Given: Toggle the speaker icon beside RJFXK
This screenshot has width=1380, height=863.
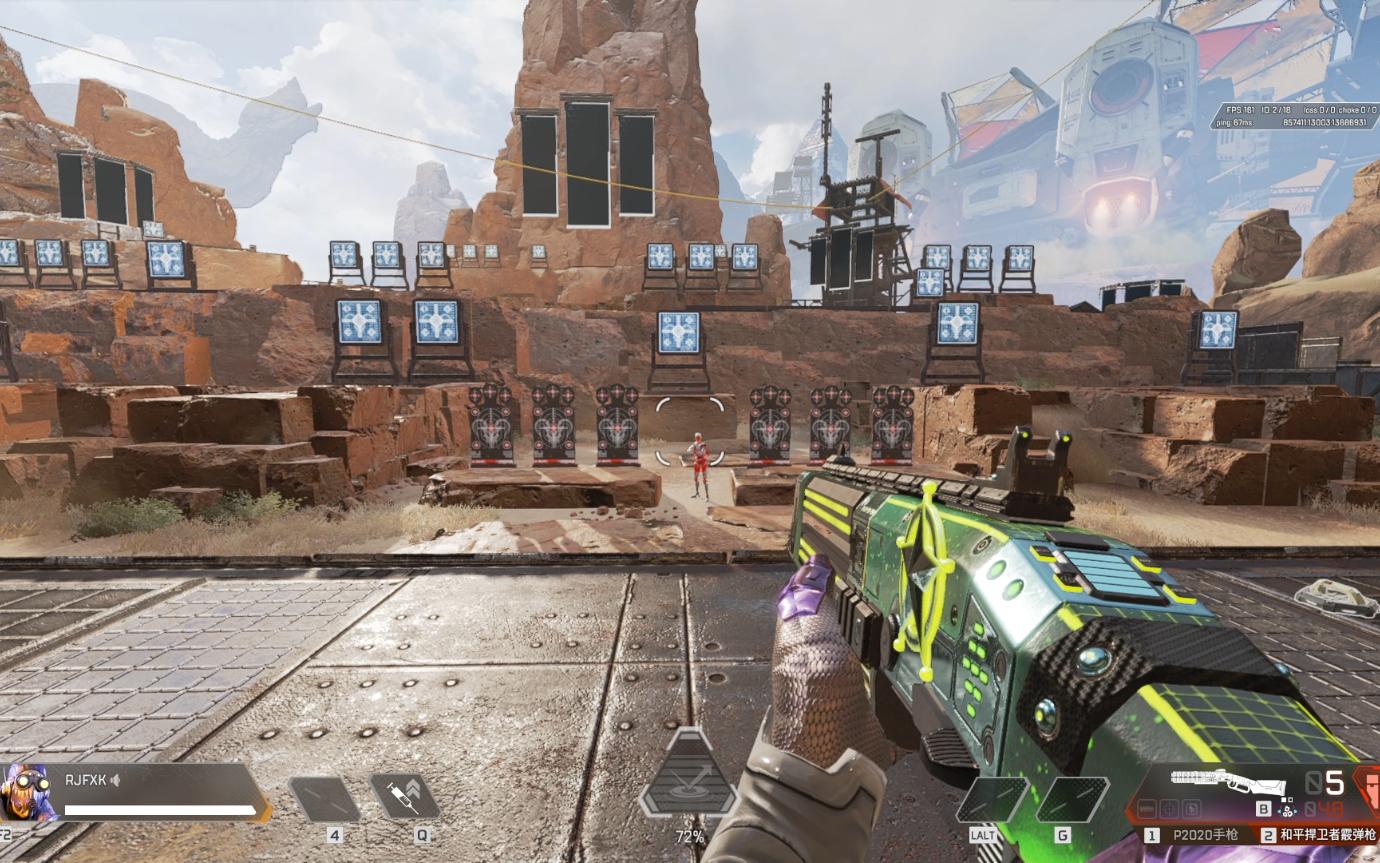Looking at the screenshot, I should coord(116,779).
